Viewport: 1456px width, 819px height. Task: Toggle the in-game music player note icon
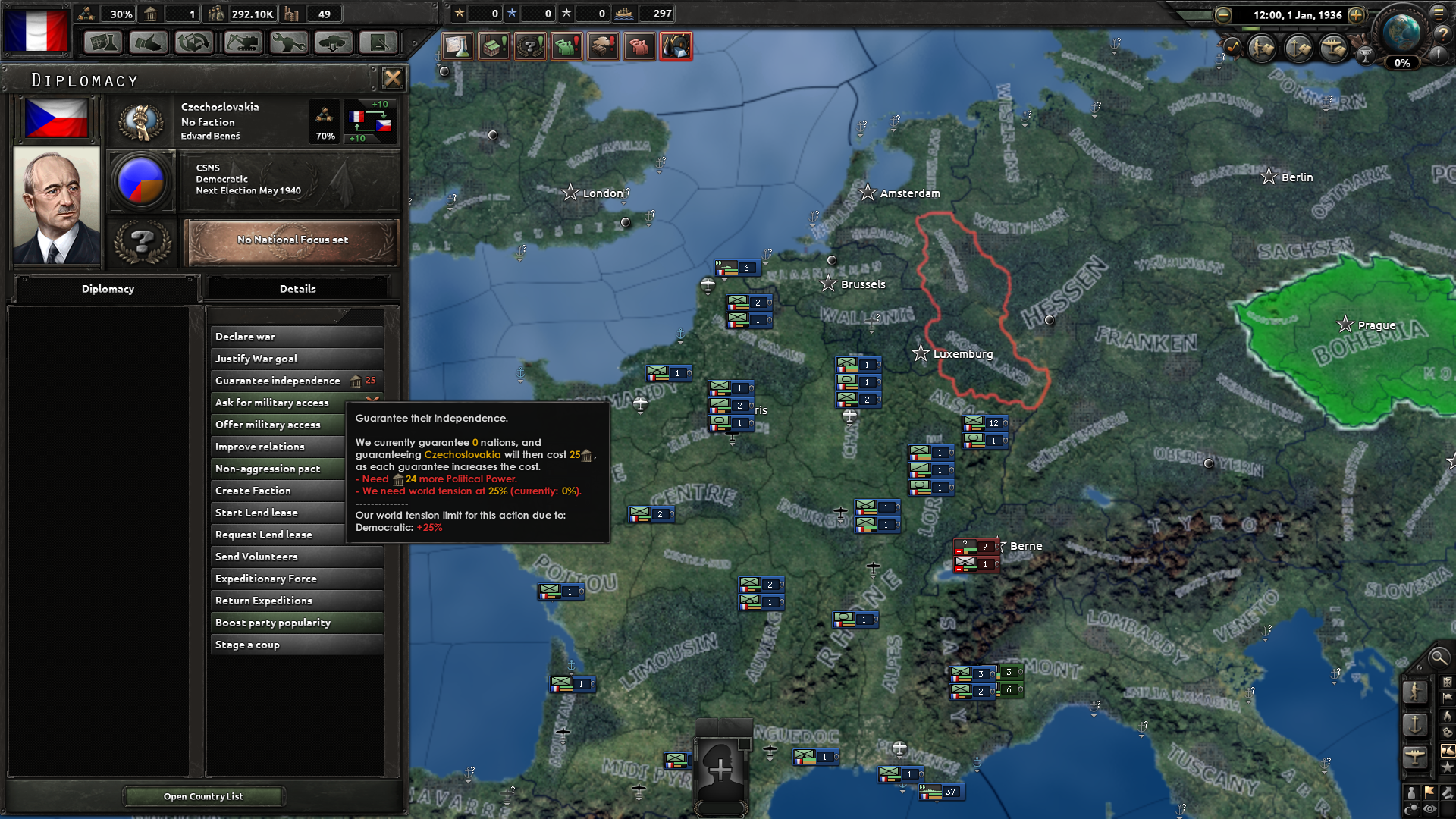[1233, 46]
